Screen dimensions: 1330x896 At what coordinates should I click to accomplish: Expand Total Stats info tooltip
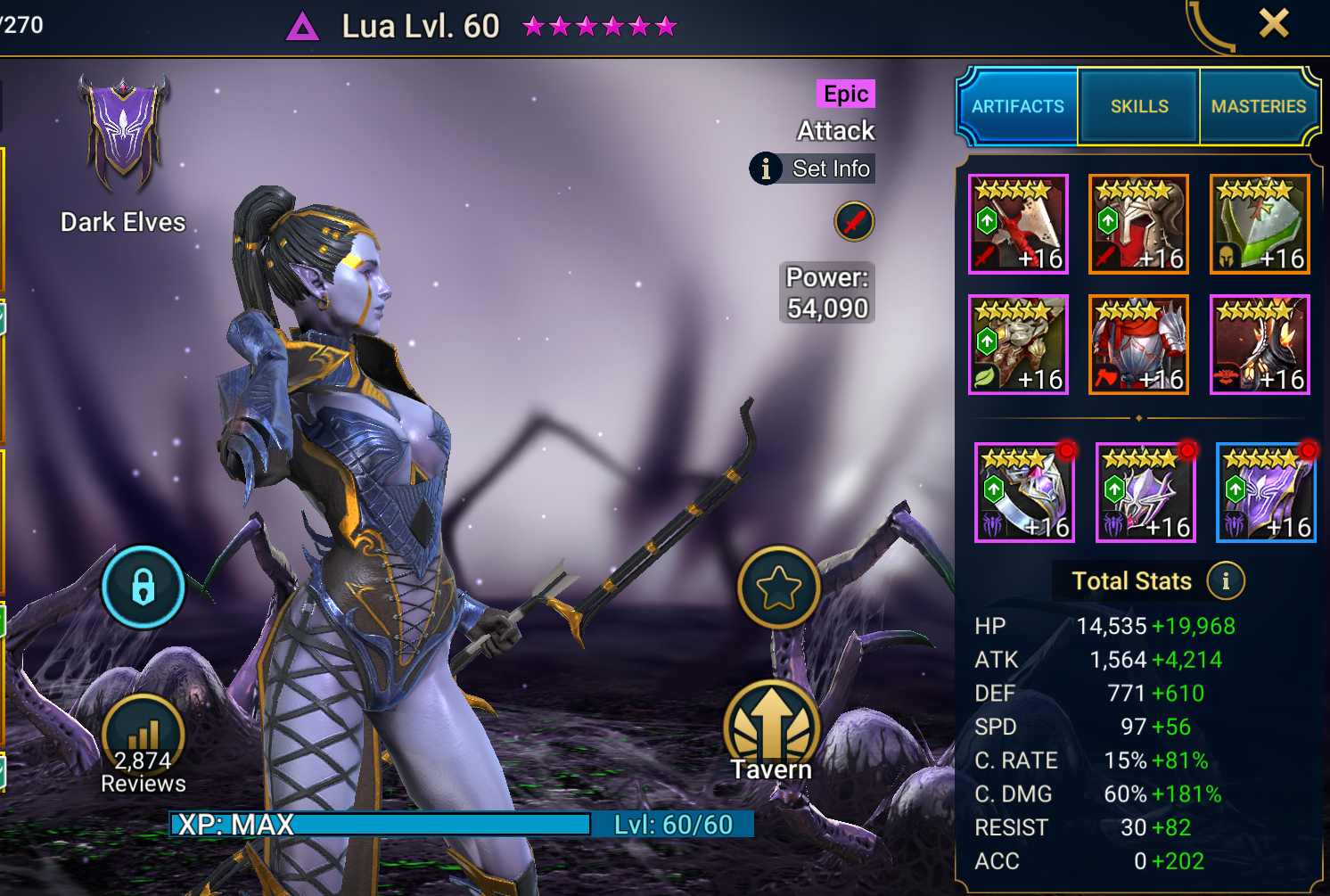[1227, 580]
